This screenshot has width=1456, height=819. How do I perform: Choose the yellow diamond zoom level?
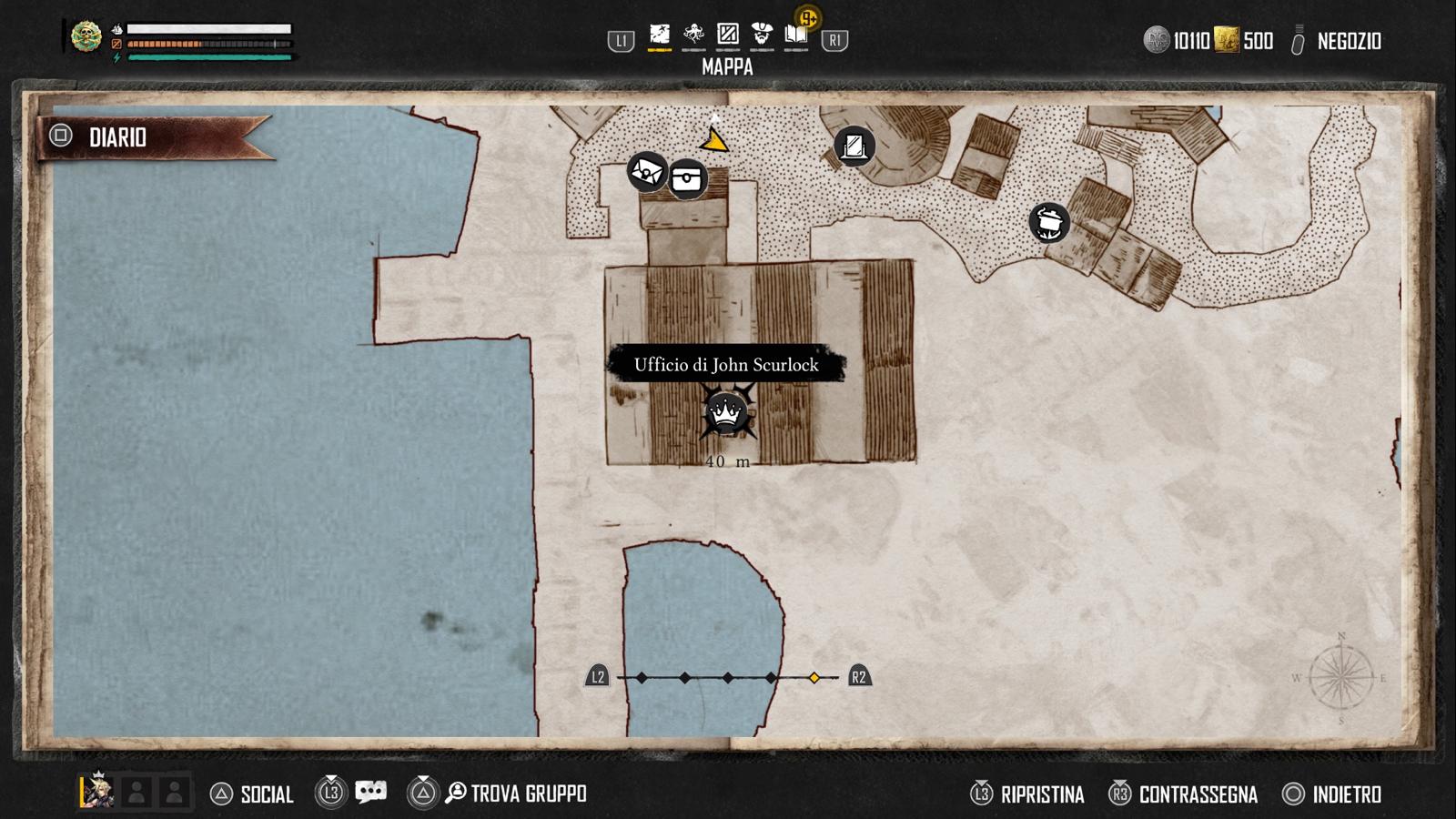click(814, 678)
